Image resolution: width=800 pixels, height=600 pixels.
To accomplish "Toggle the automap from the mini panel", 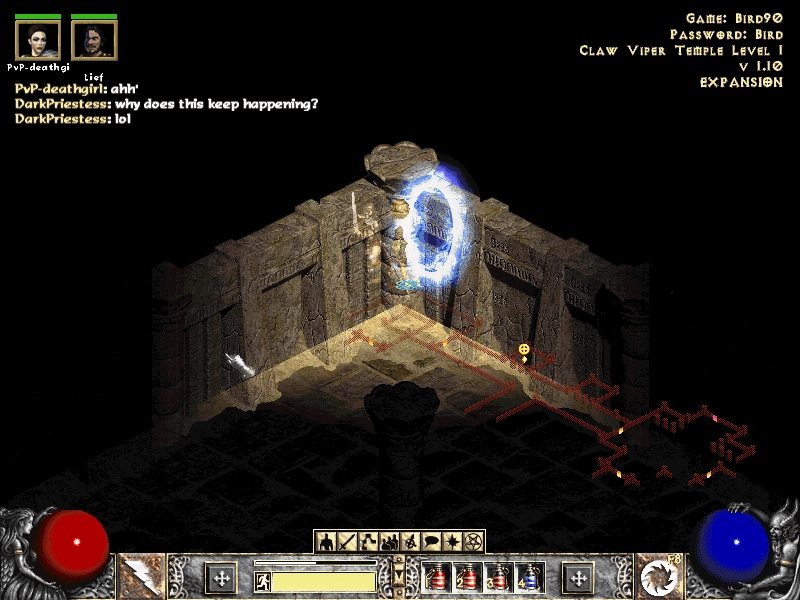I will click(x=410, y=542).
